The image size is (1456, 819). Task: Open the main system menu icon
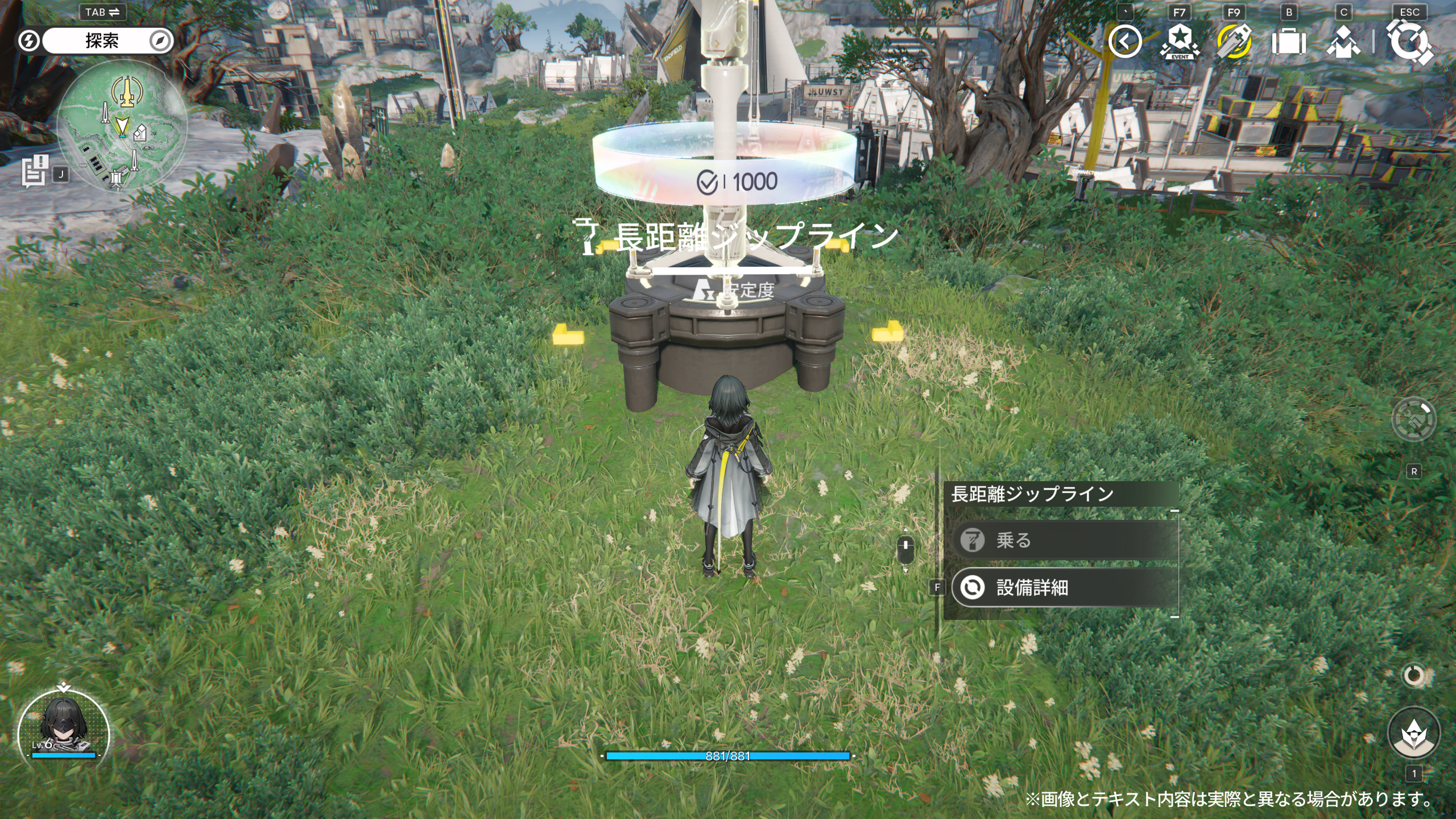(x=1409, y=42)
